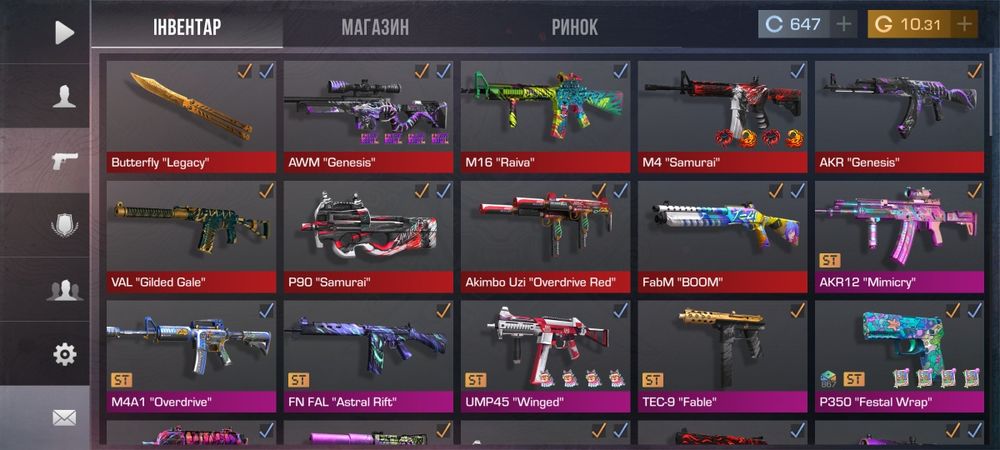The height and width of the screenshot is (450, 1000).
Task: Buy more gold with the plus button
Action: pos(964,24)
